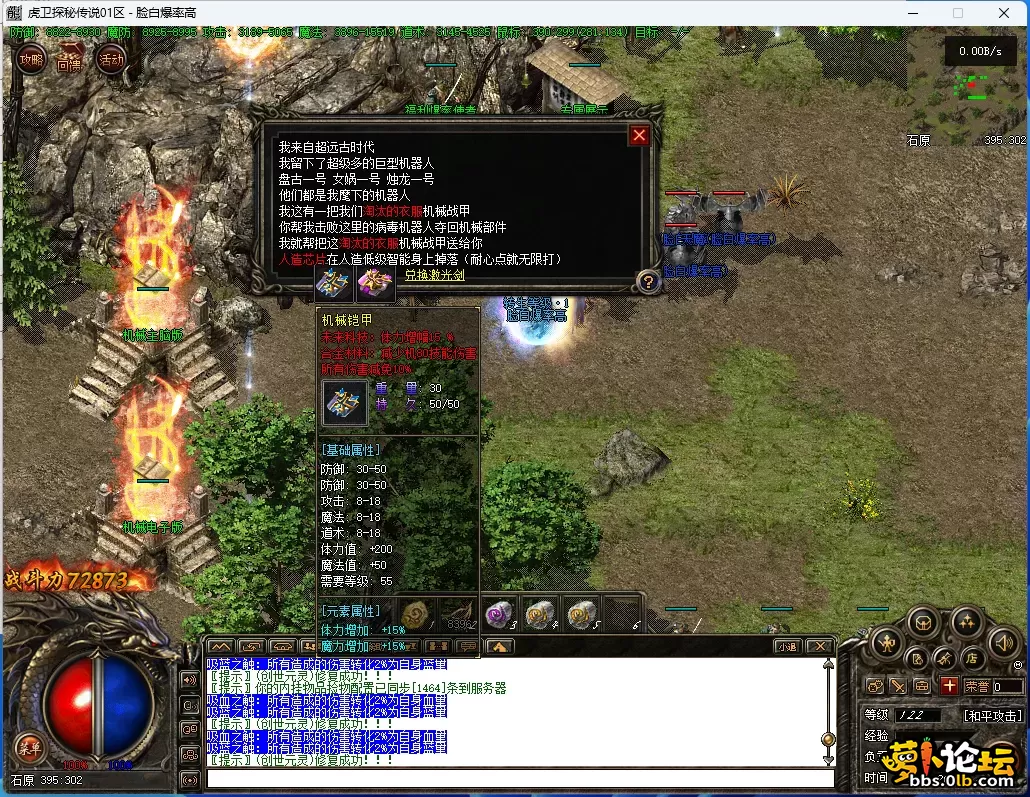Viewport: 1030px width, 797px height.
Task: Close the NPC dialogue window
Action: coord(640,136)
